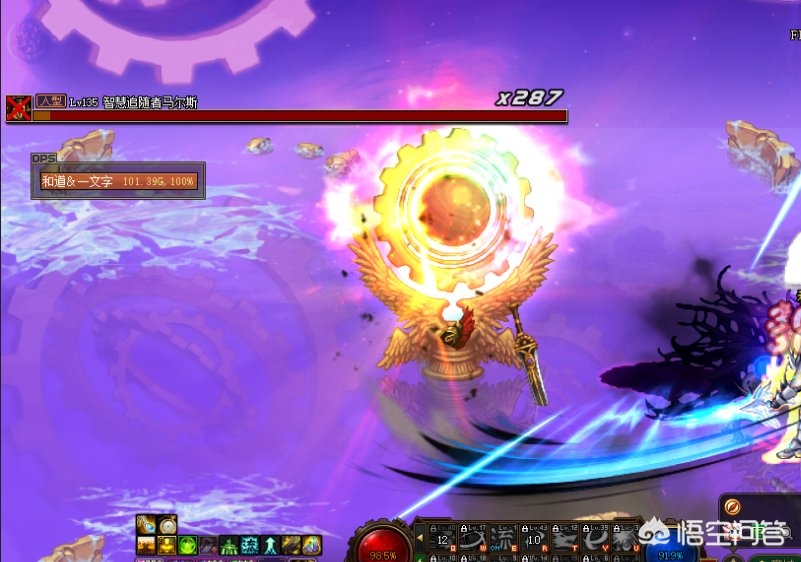
Task: Click the teal upward arrow buff icon
Action: [x=271, y=545]
